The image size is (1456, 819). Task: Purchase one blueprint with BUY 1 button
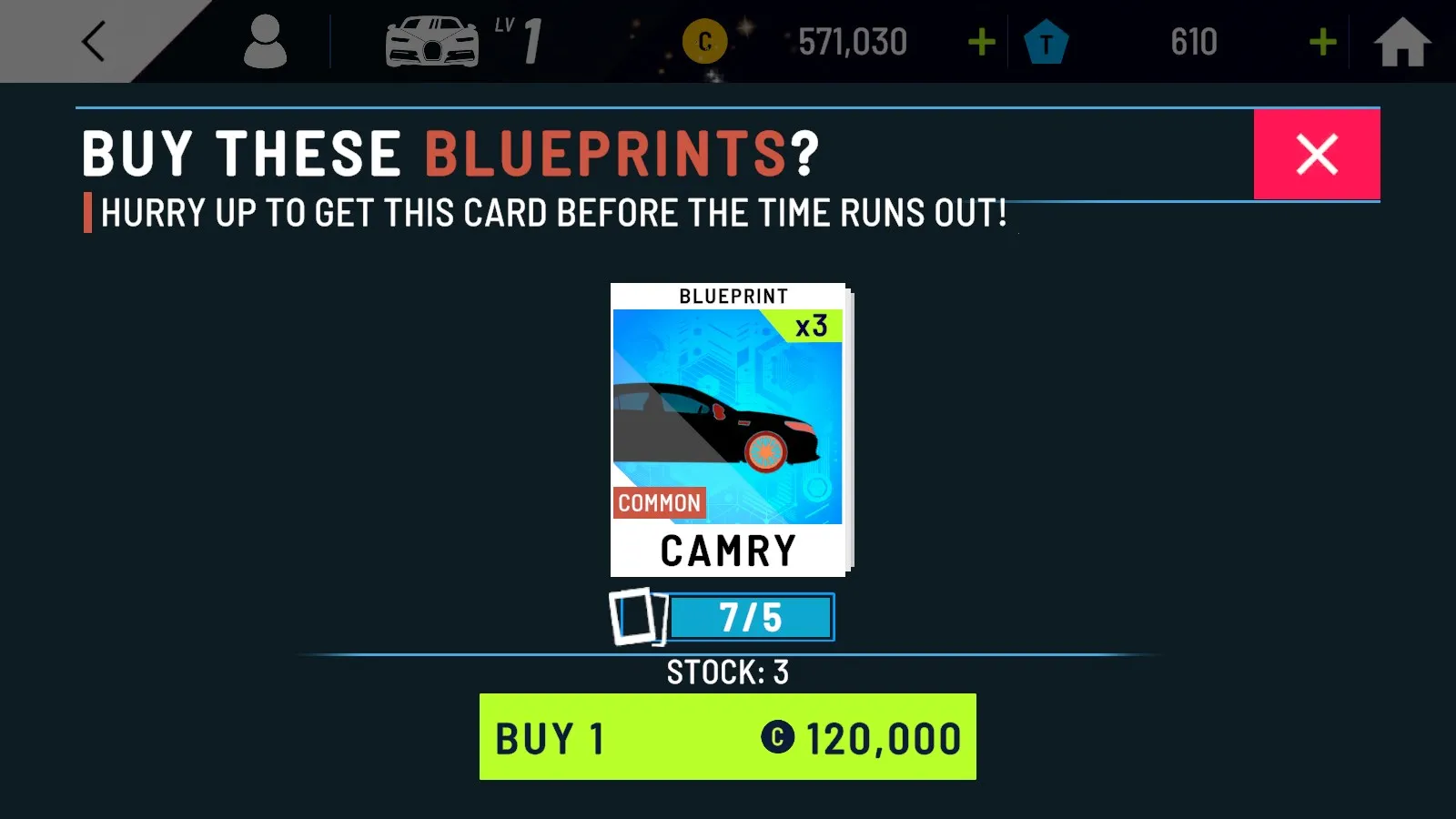point(728,735)
